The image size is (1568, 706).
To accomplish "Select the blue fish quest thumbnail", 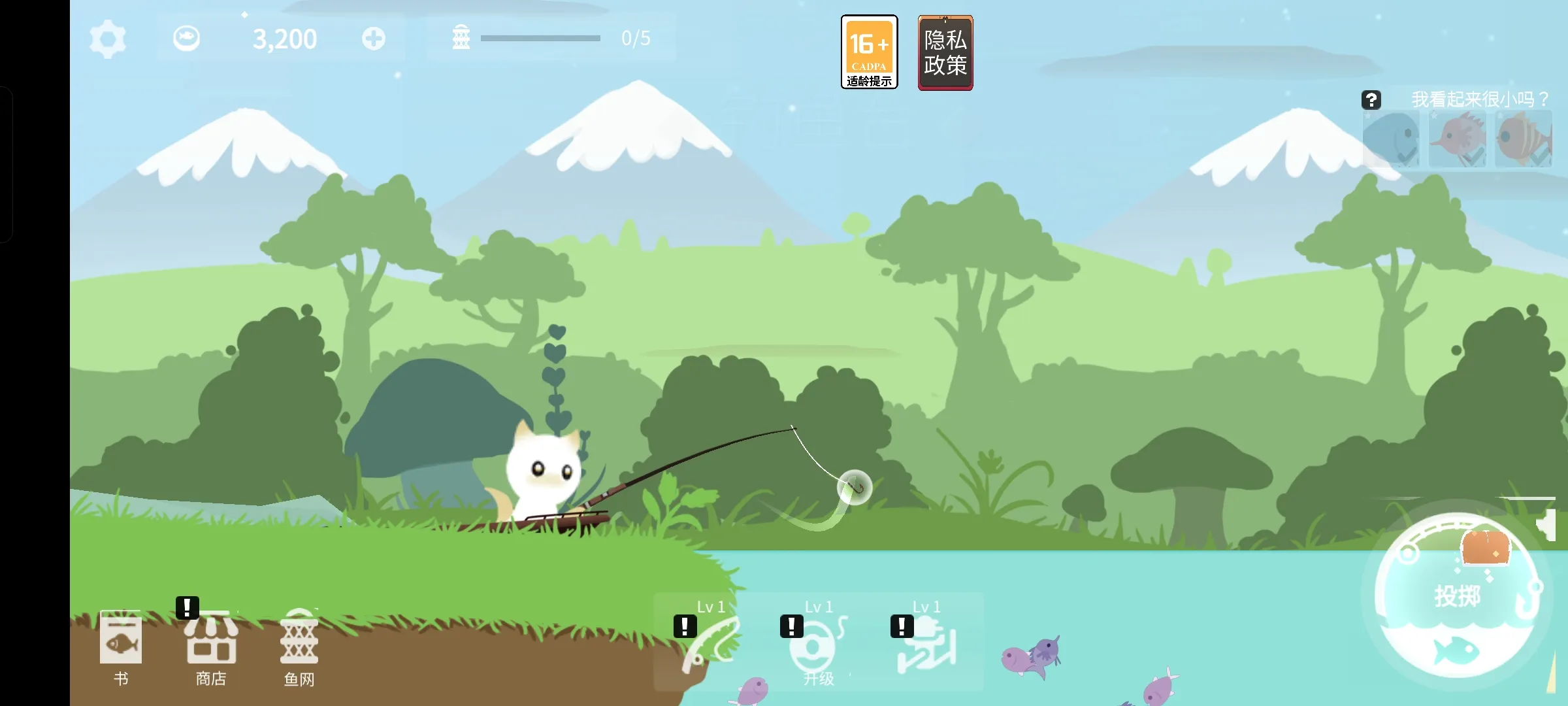I will 1392,139.
